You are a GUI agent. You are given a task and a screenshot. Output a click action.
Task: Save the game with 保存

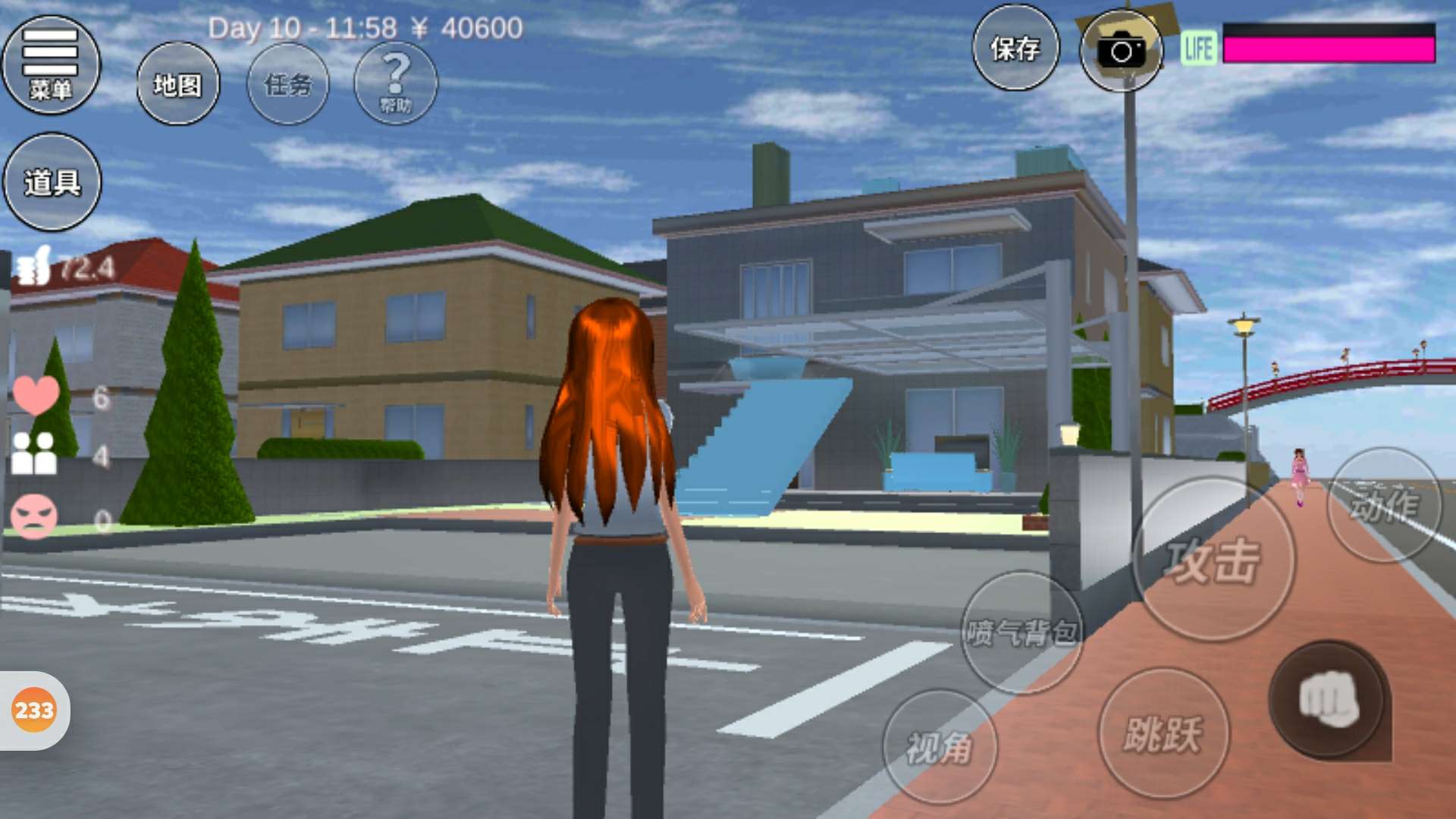(1015, 49)
